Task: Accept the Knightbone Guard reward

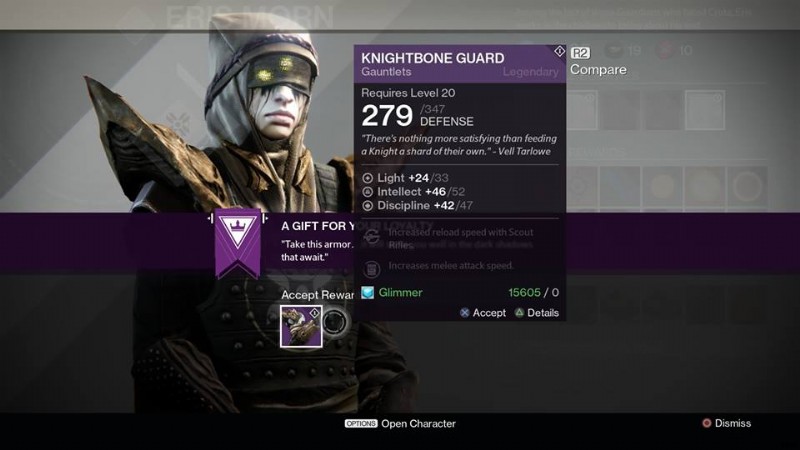Action: point(483,313)
